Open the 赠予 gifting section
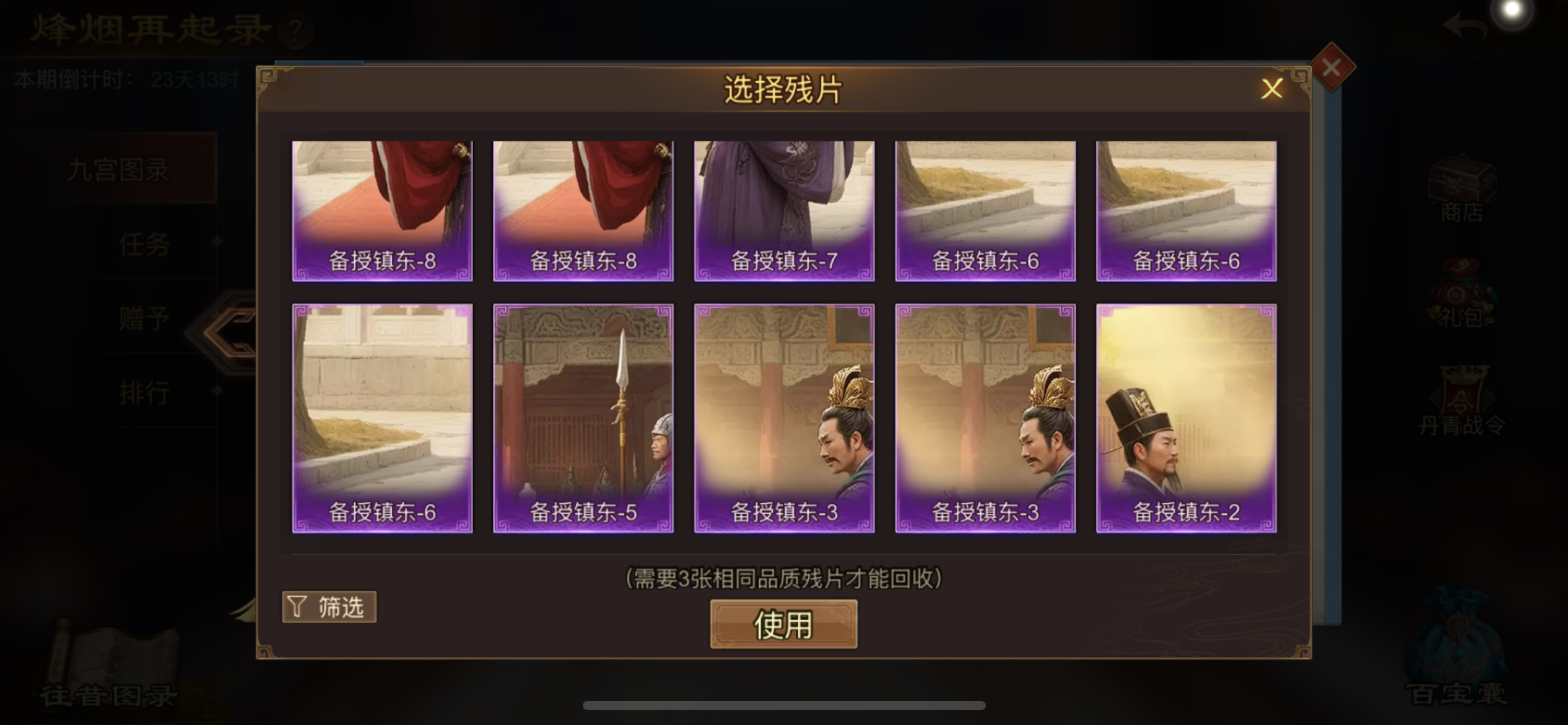This screenshot has width=1568, height=725. [144, 317]
